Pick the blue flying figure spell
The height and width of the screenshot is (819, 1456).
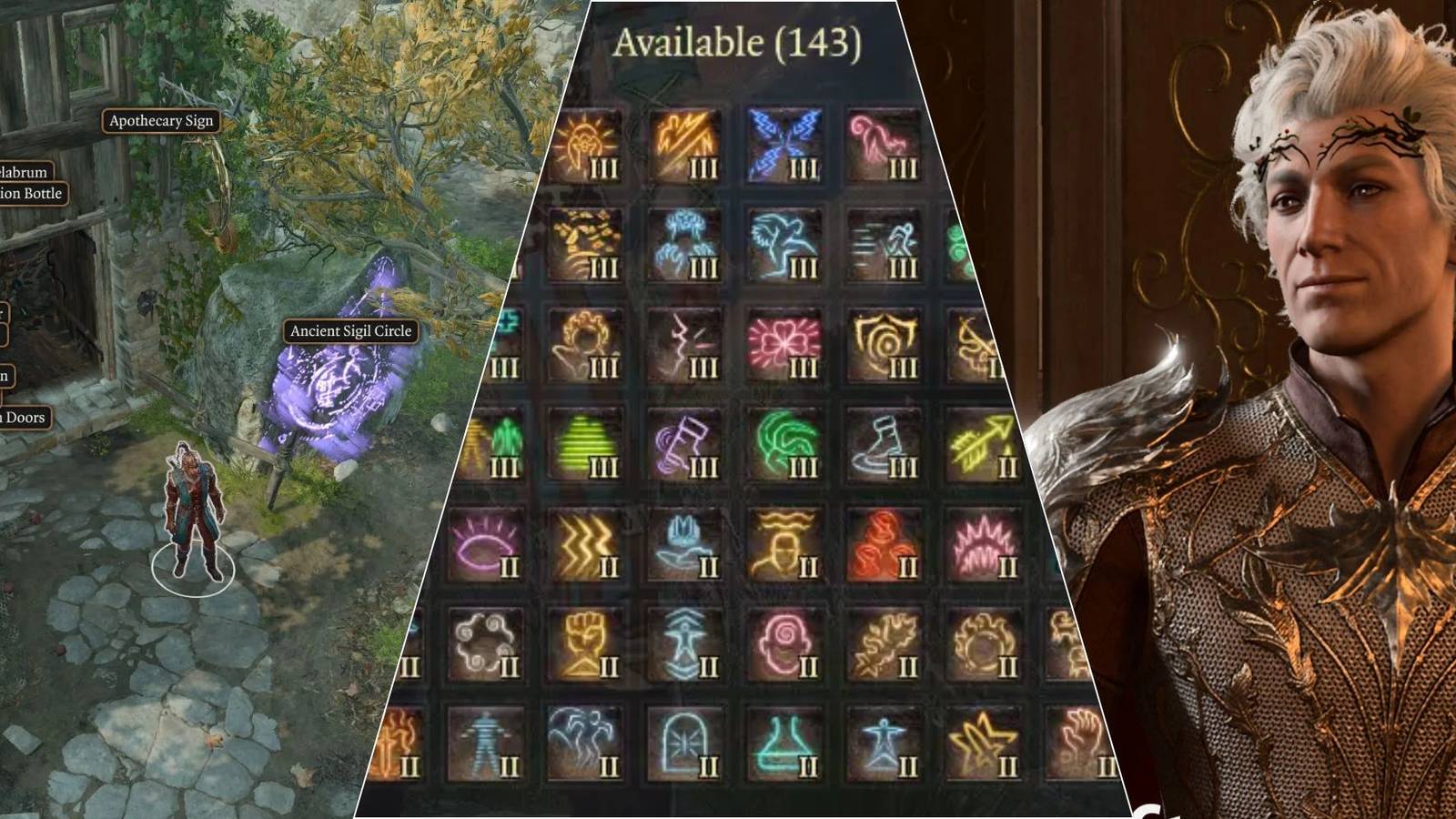tap(784, 245)
